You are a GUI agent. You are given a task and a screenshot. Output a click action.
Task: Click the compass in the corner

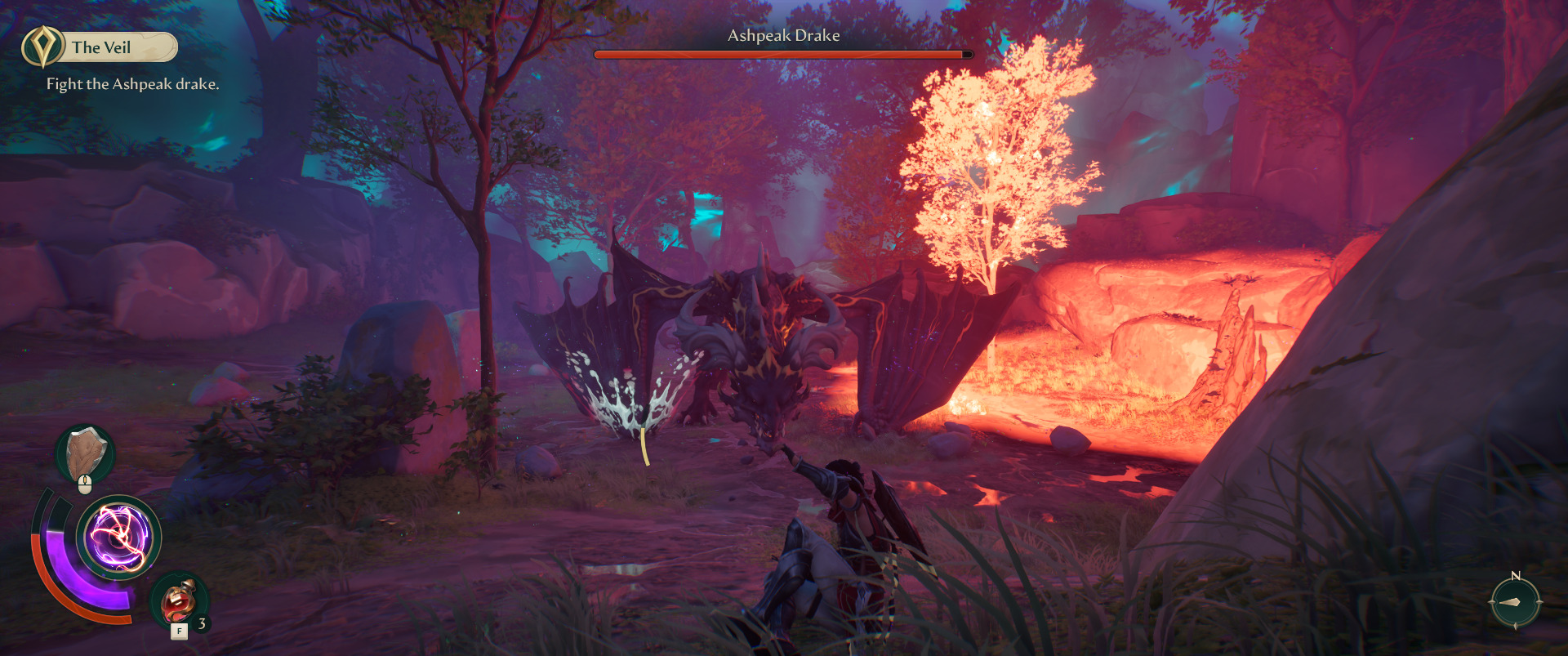click(x=1515, y=602)
